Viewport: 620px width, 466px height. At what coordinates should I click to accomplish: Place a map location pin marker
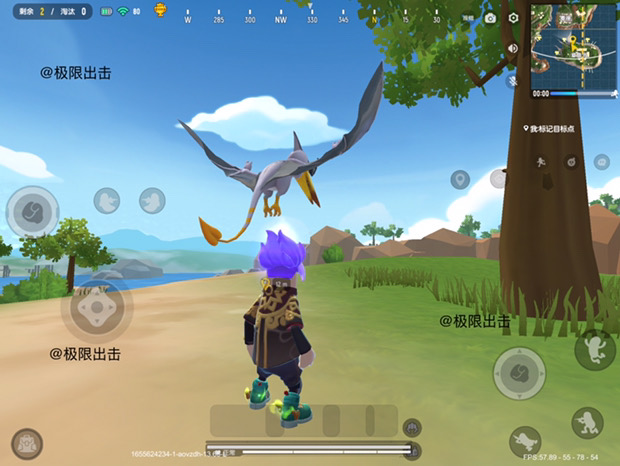[460, 180]
